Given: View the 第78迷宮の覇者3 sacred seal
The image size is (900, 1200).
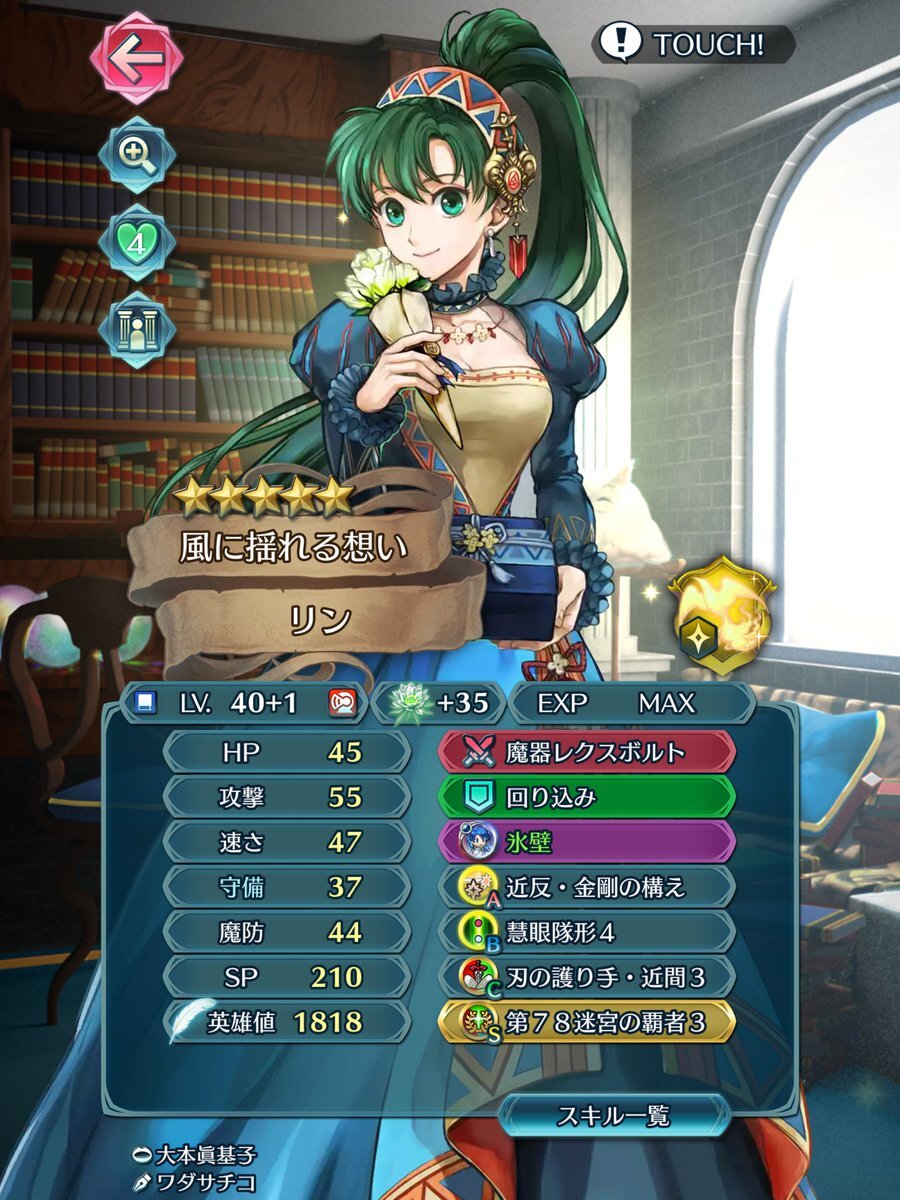Looking at the screenshot, I should pos(588,1023).
